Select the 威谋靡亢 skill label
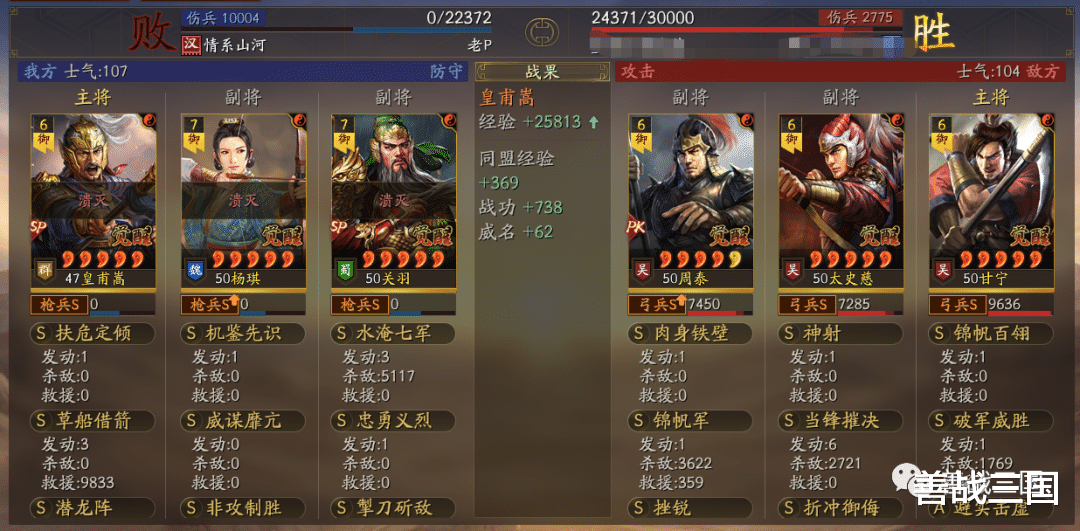 (x=242, y=421)
